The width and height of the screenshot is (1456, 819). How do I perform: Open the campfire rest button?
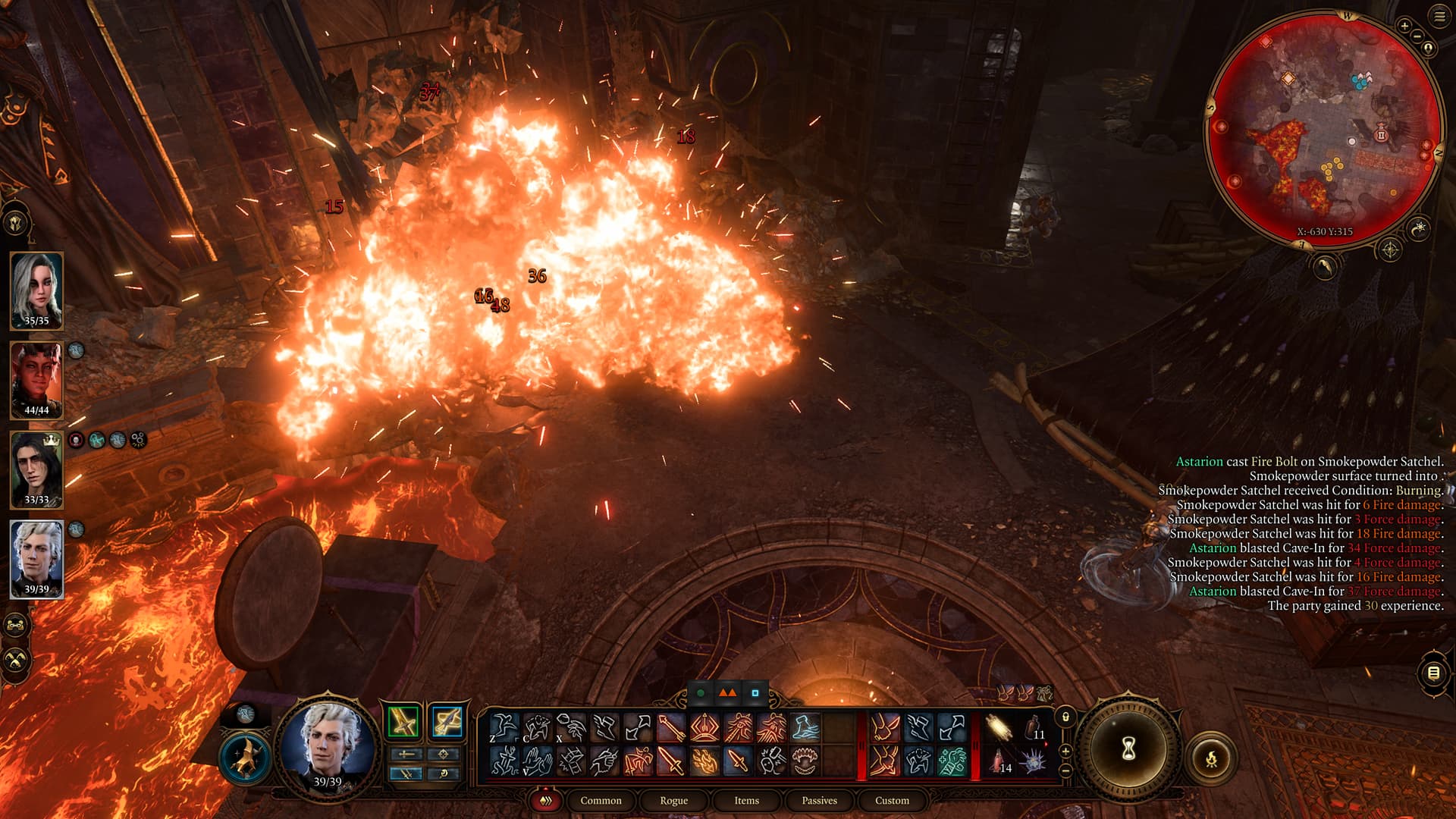pyautogui.click(x=1211, y=758)
